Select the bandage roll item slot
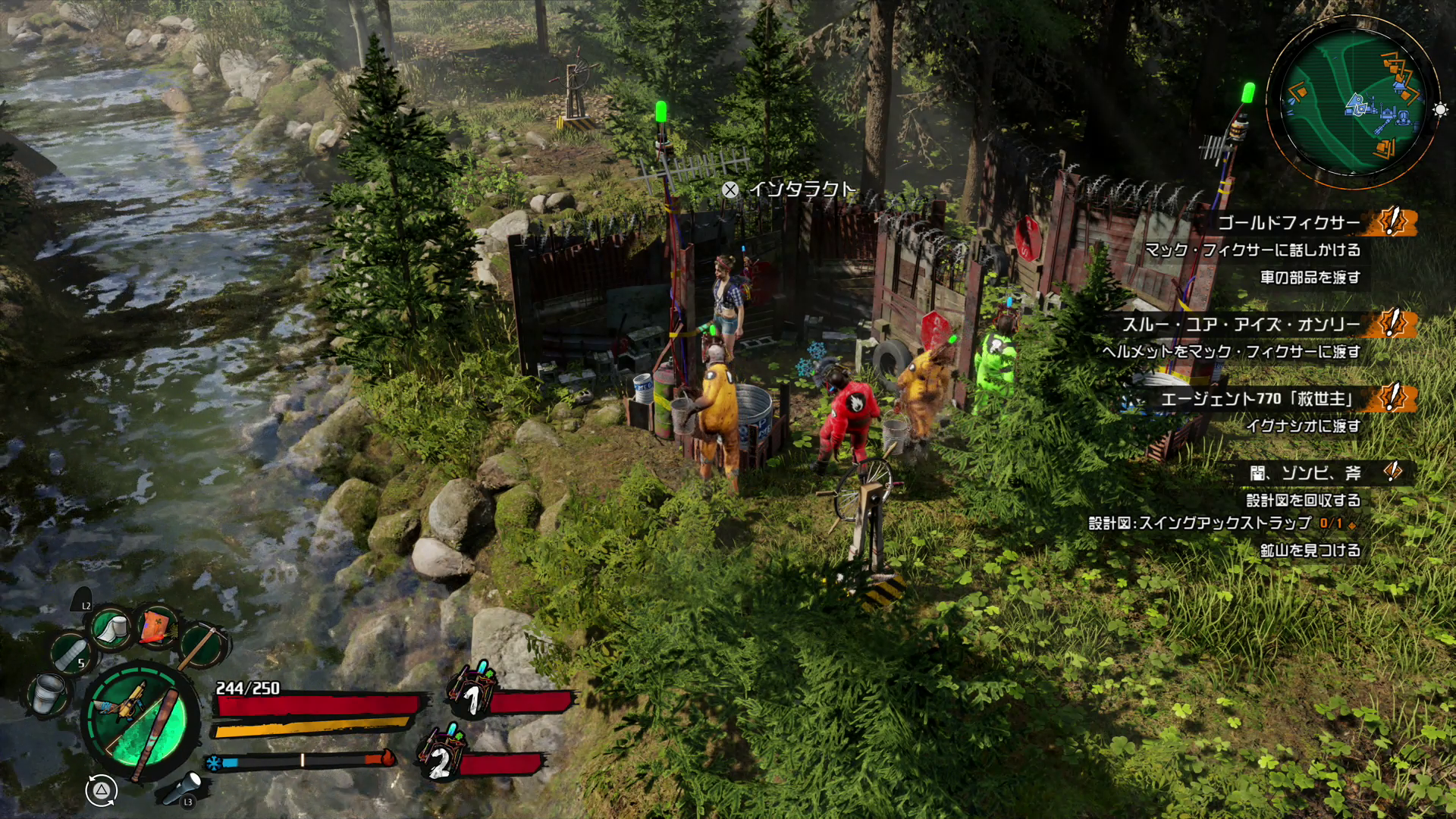Screen dimensions: 1456x819 point(111,628)
